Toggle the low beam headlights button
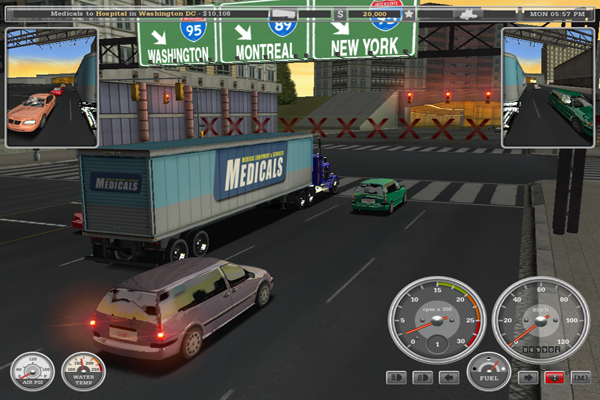 [x=422, y=378]
